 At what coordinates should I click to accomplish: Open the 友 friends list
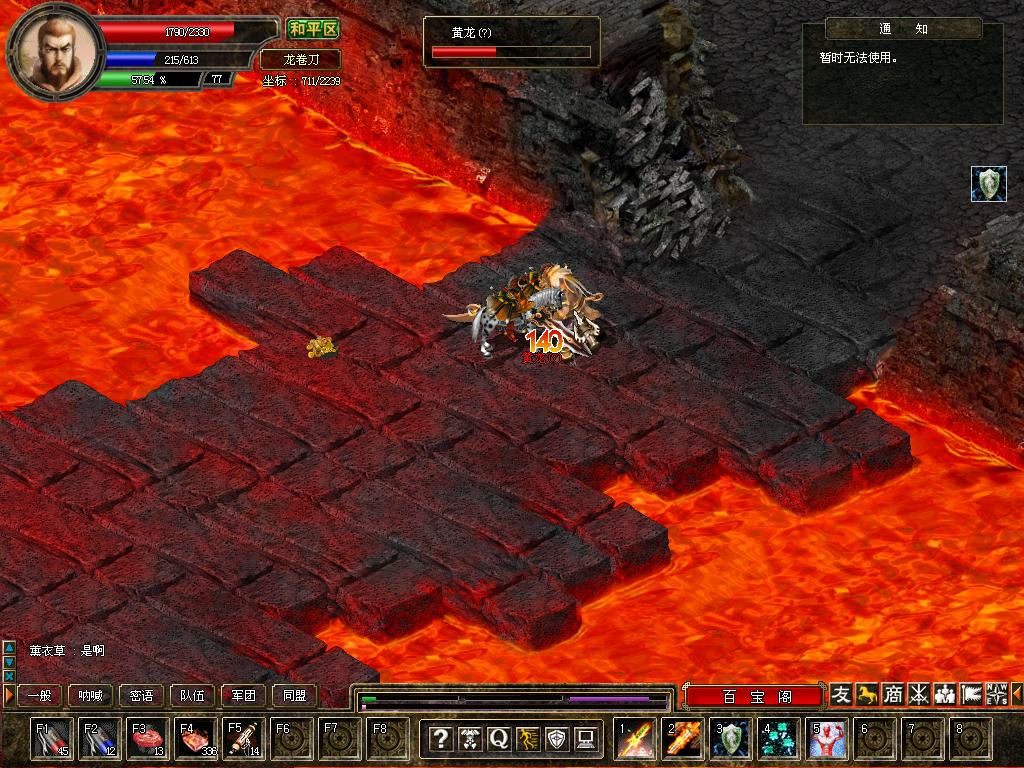(x=841, y=694)
